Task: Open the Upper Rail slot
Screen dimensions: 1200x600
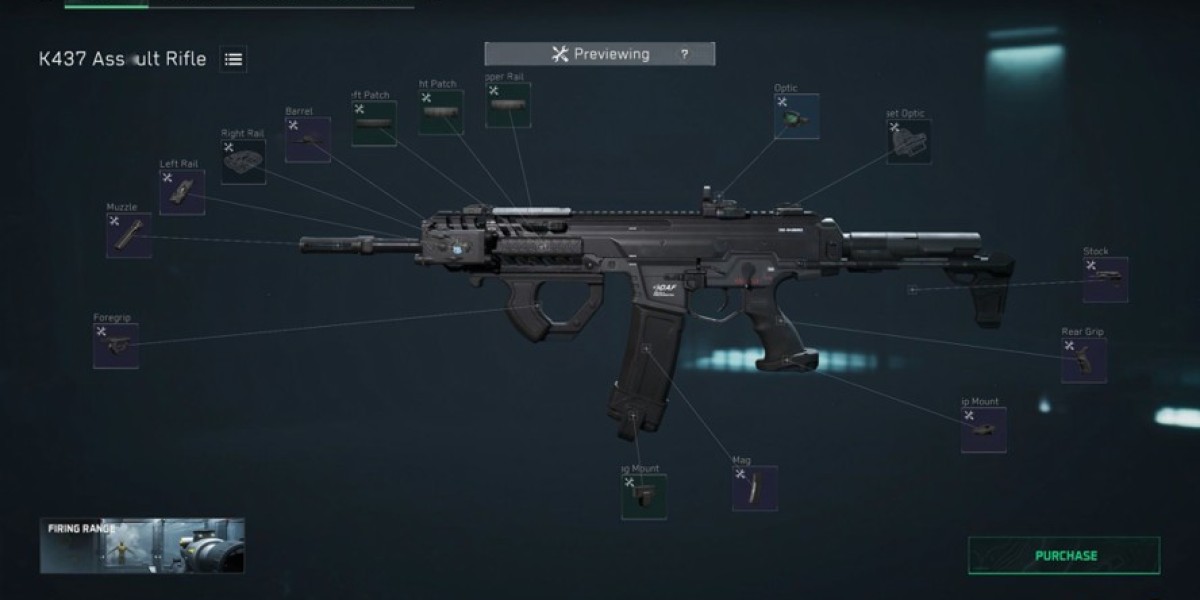Action: tap(508, 105)
